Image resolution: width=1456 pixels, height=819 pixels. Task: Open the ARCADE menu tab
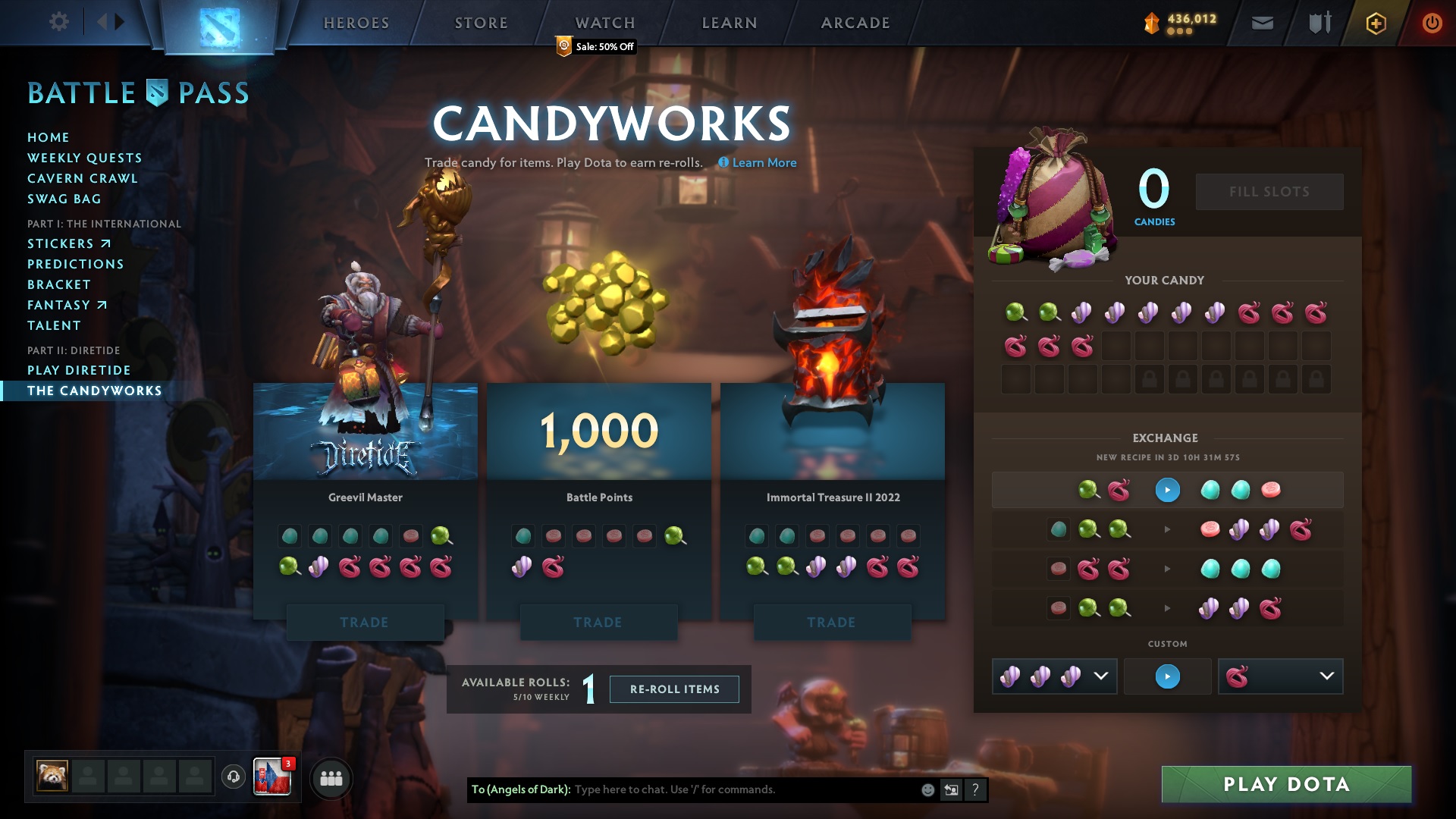854,23
